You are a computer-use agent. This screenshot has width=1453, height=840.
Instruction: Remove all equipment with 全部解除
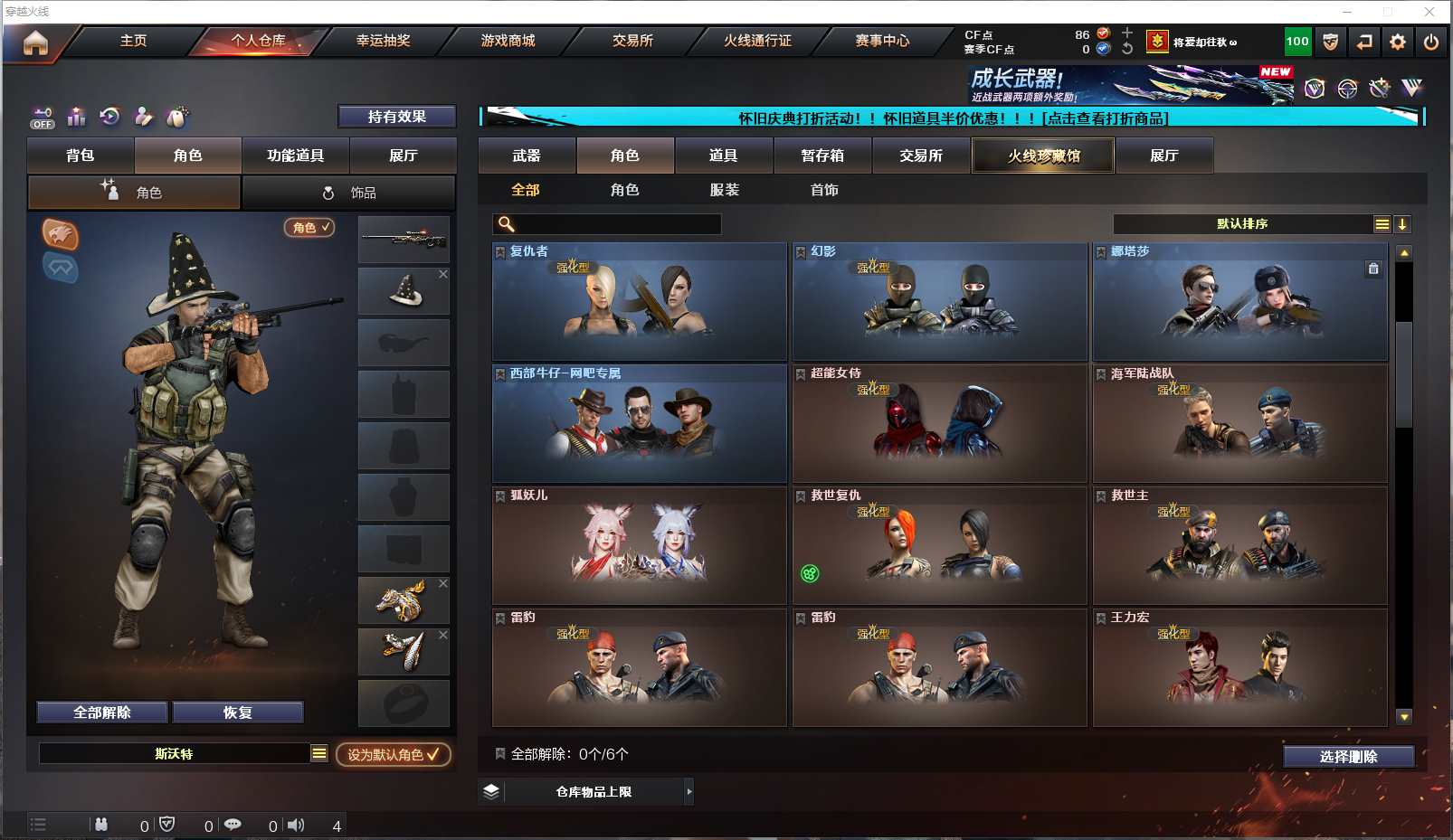[102, 713]
